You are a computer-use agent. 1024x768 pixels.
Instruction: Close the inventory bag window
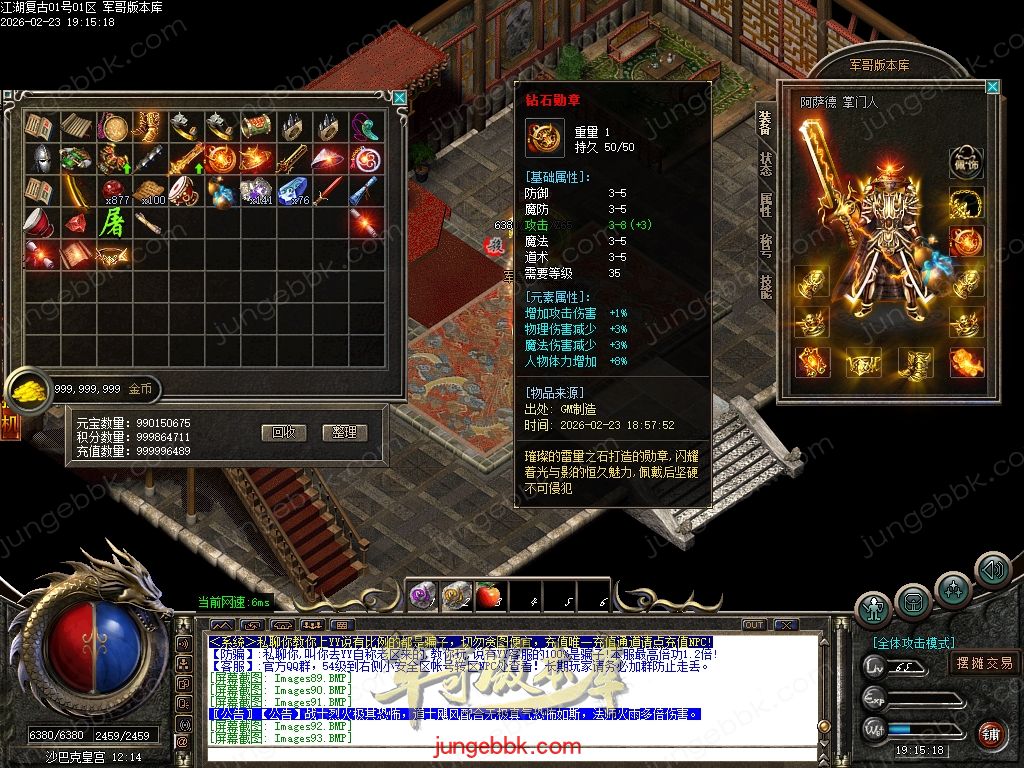coord(400,98)
